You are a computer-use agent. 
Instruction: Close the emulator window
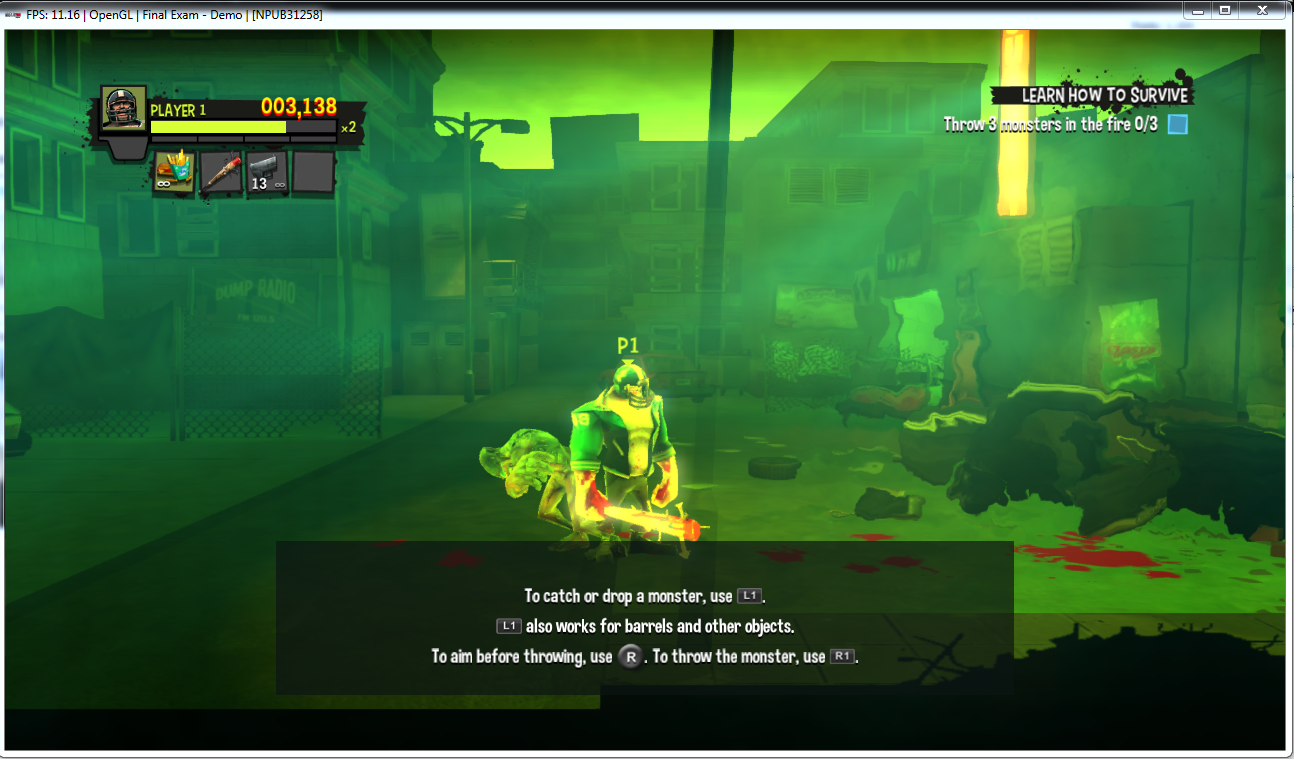point(1264,10)
